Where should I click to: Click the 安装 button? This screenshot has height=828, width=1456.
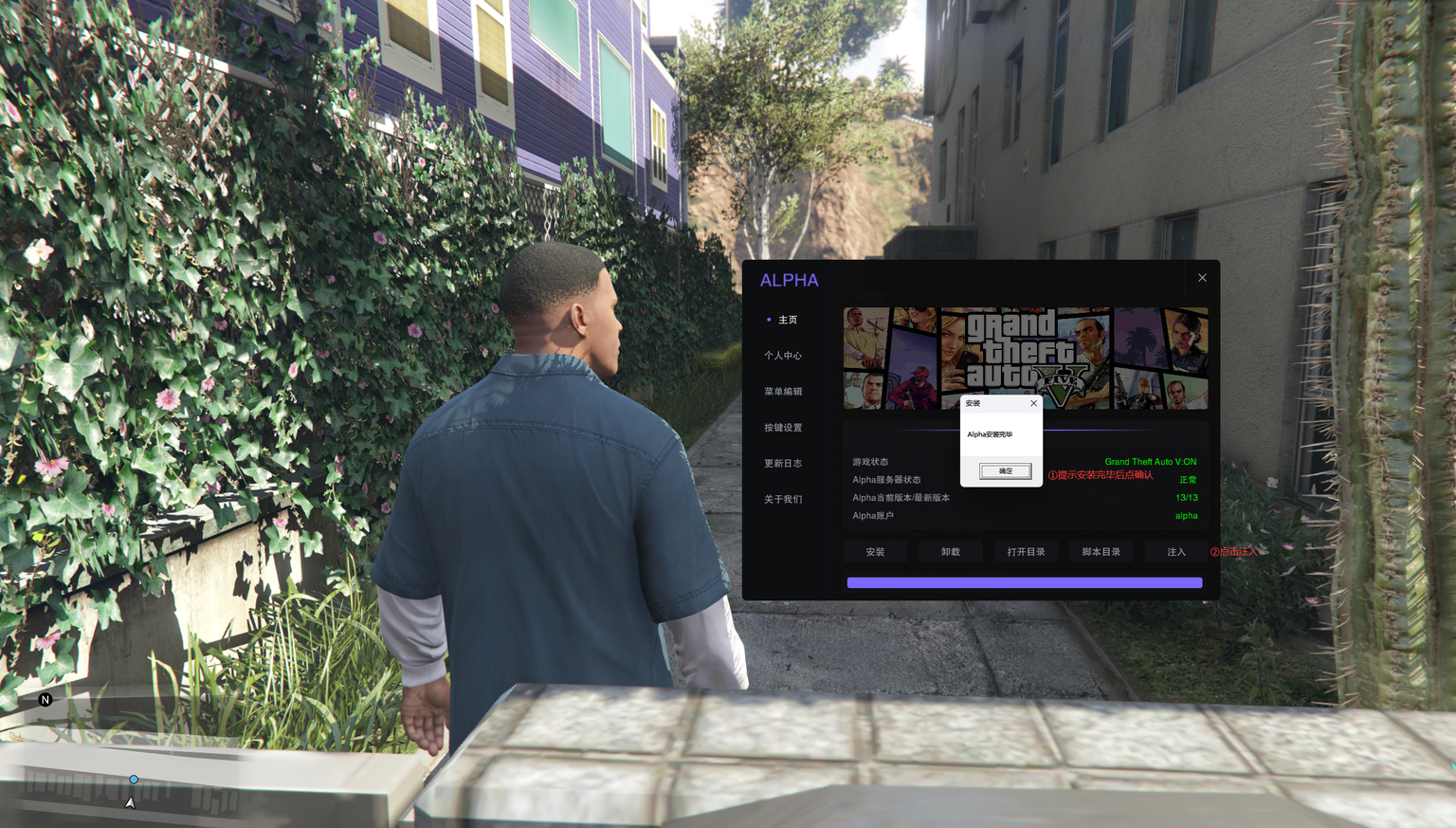click(875, 552)
